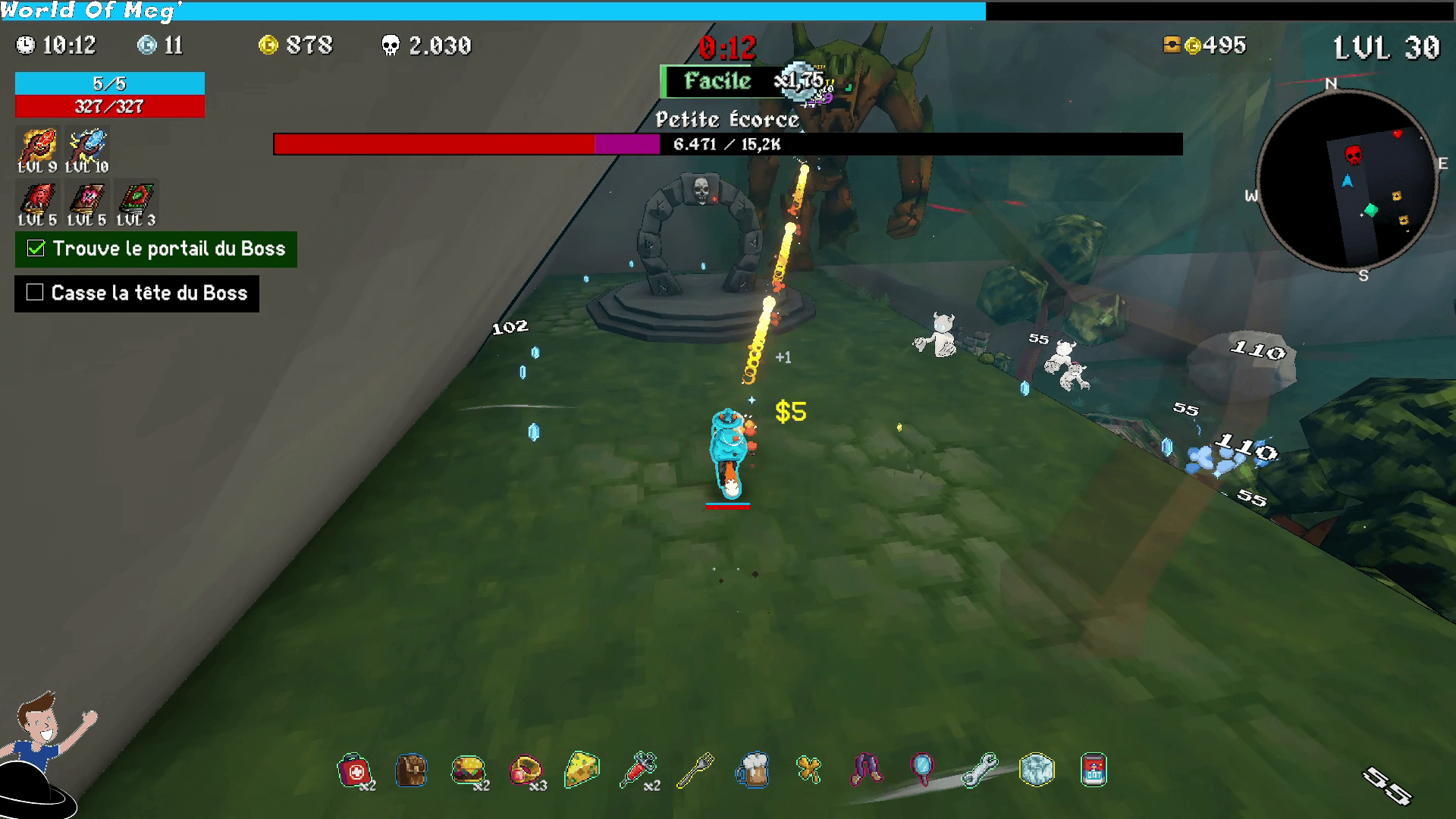
Task: Select the ice cube item
Action: (x=1037, y=770)
